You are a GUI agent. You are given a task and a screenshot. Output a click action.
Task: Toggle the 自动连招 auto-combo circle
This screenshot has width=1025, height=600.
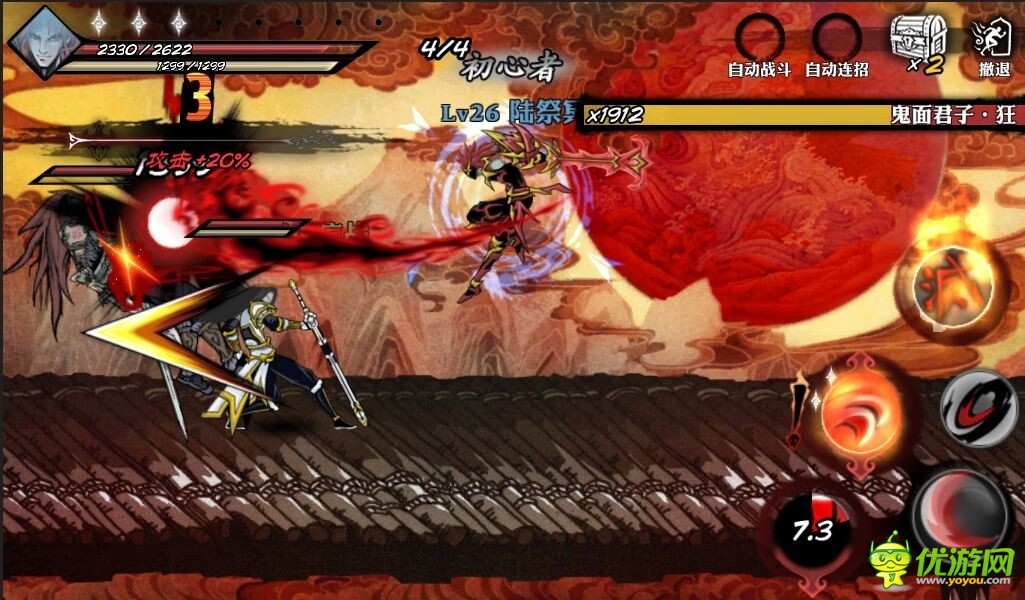click(x=837, y=38)
